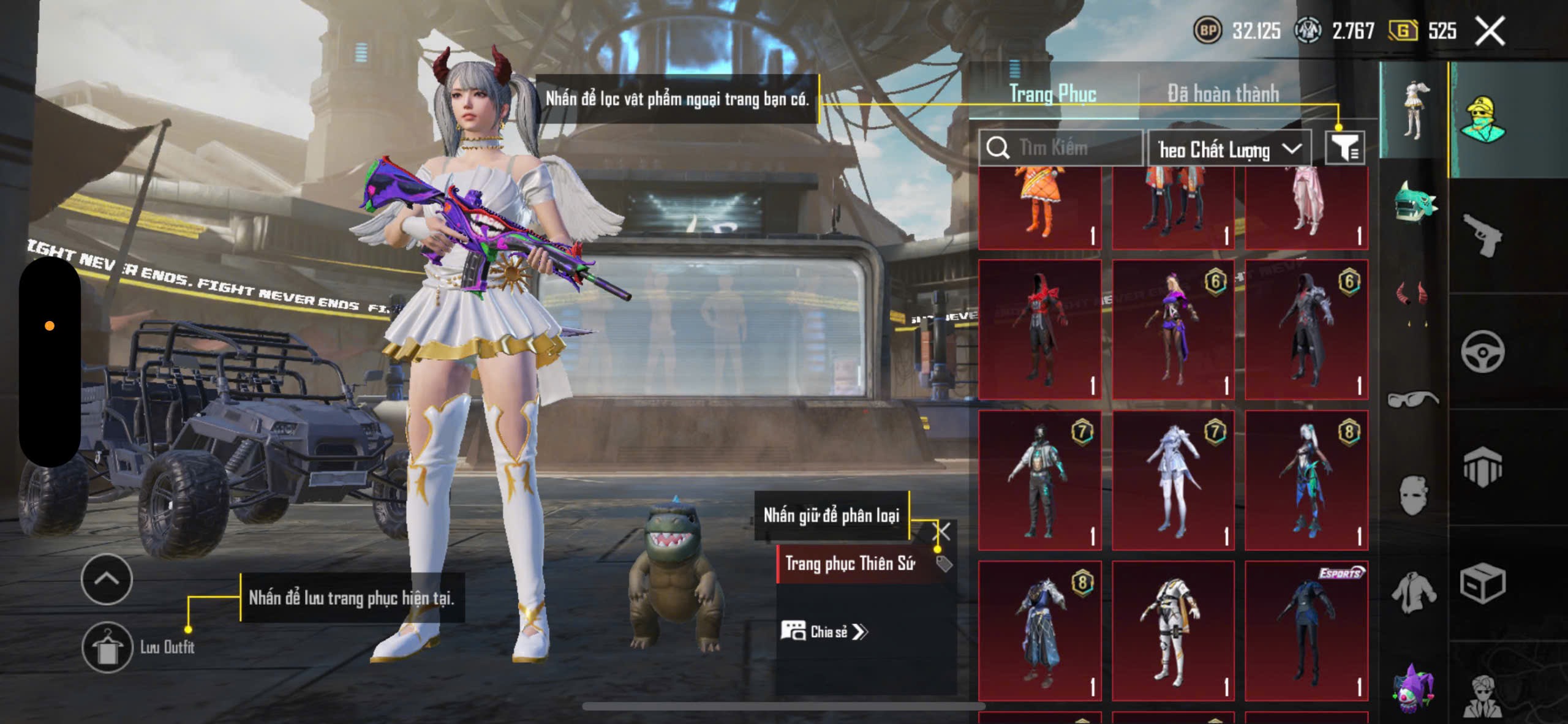
Task: Close the inventory screen with the X
Action: (1490, 31)
